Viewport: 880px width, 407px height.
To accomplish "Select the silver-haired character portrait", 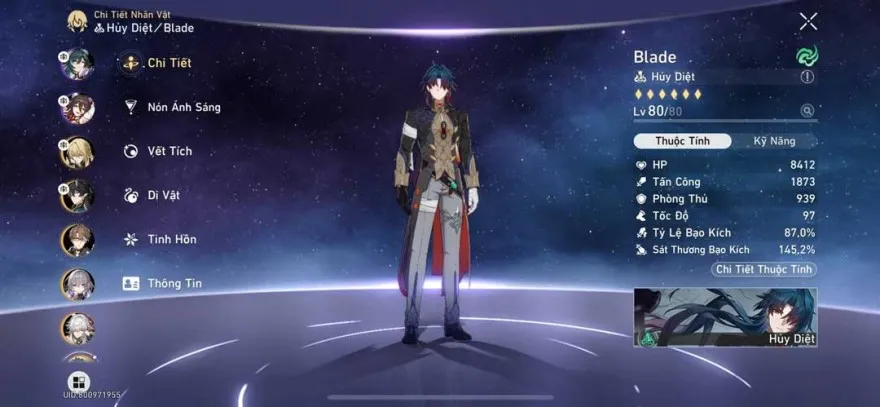I will coord(77,284).
